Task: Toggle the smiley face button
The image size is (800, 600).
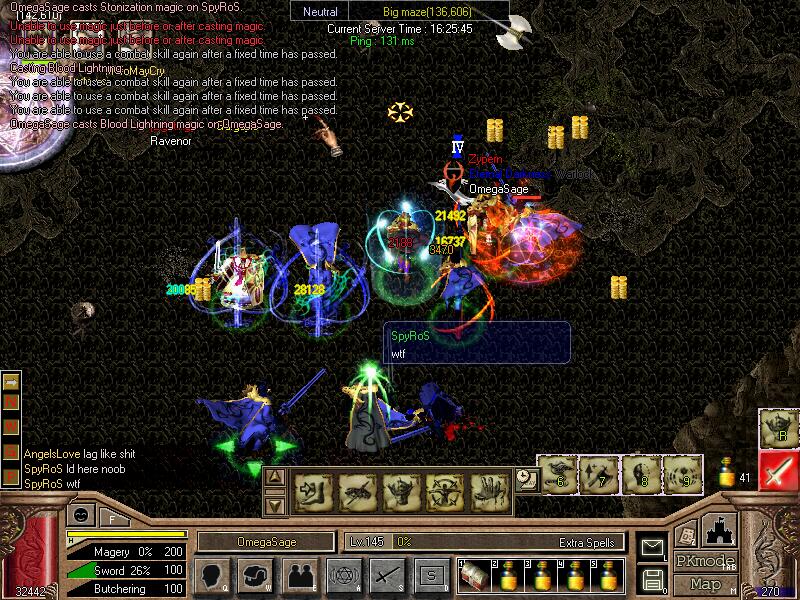Action: point(79,516)
